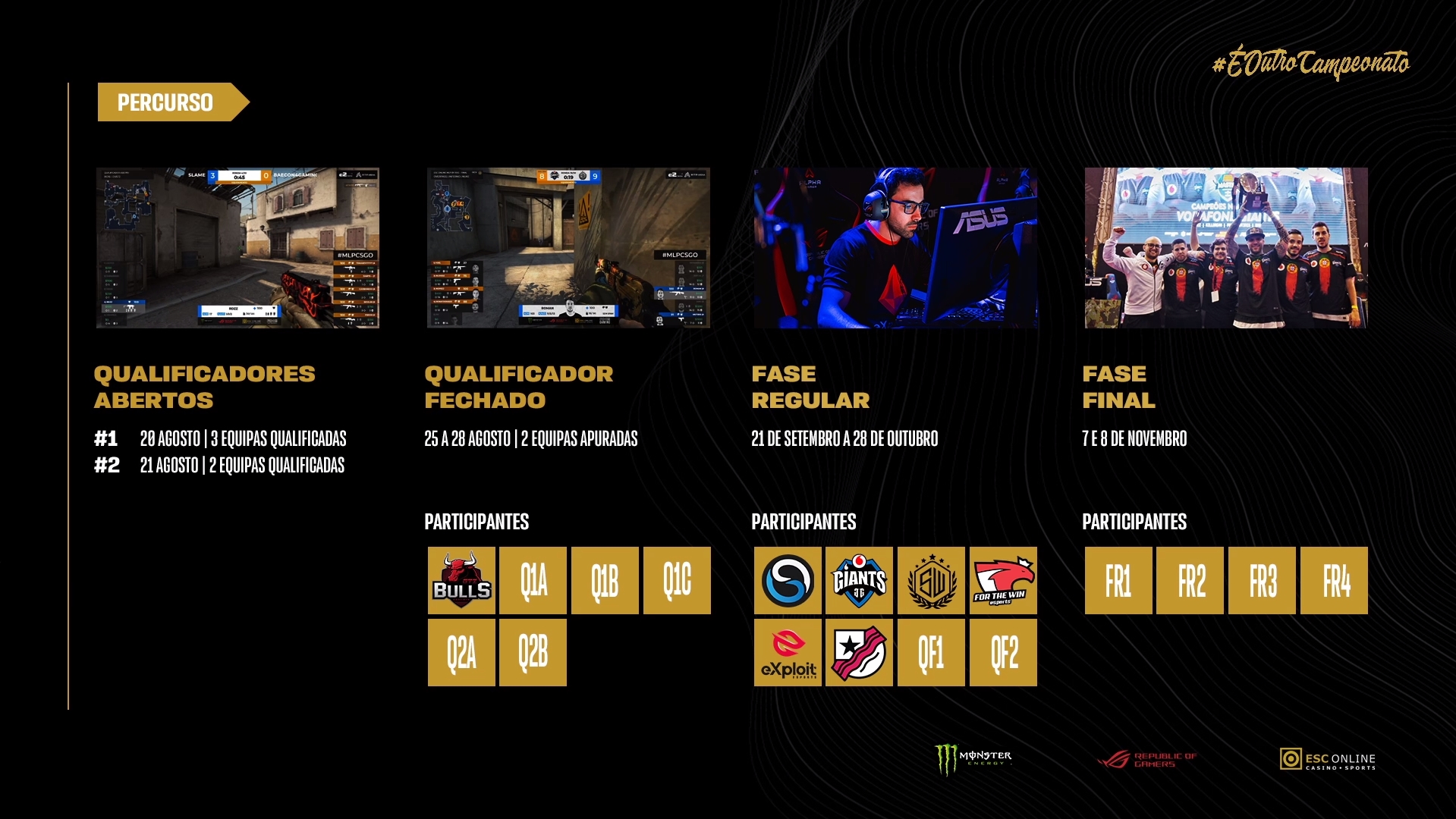Open the Fase Final trophy photo
Image resolution: width=1456 pixels, height=819 pixels.
click(1226, 248)
